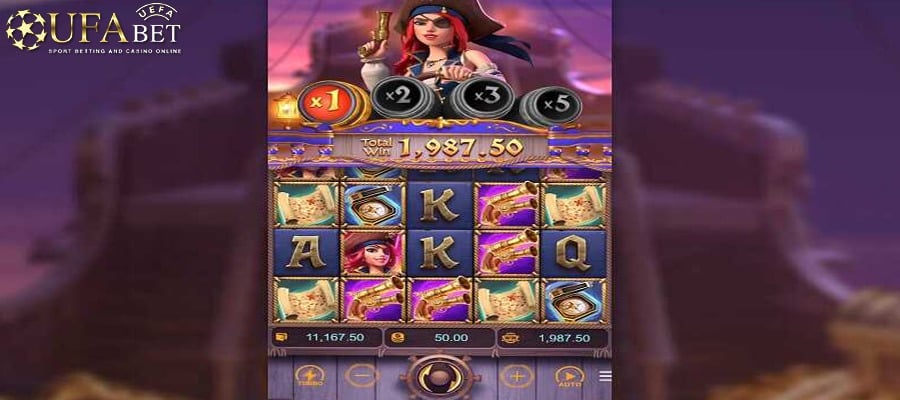Activate Auto spin
Screen dimensions: 900x400
coord(568,378)
